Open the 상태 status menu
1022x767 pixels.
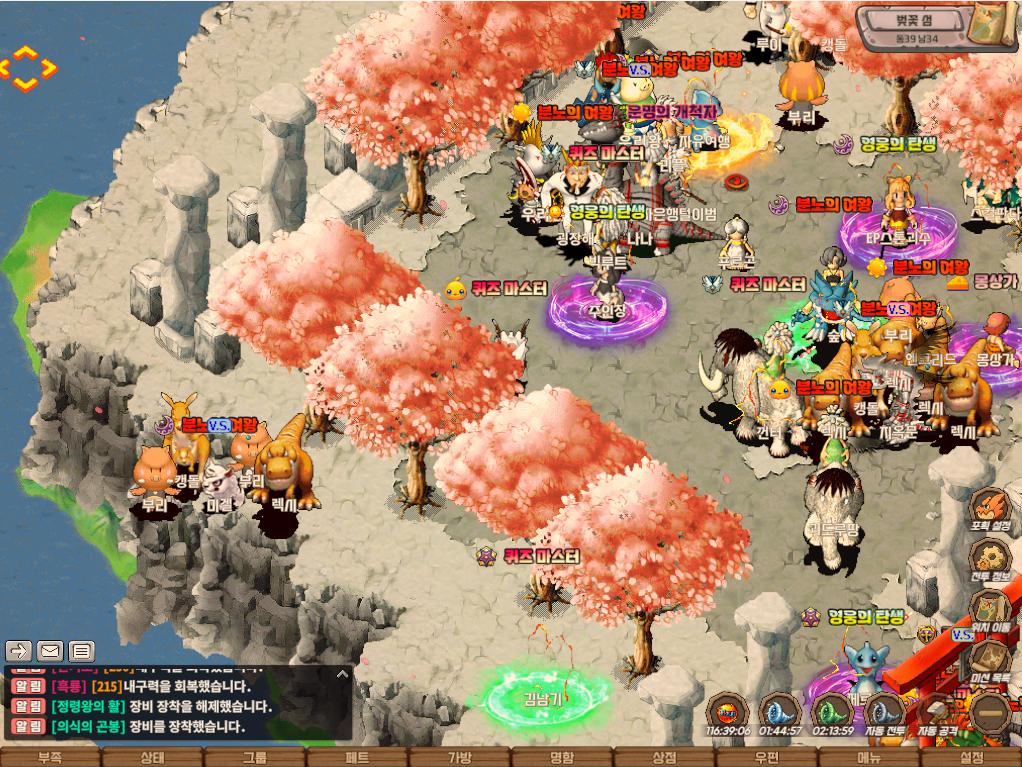(152, 757)
